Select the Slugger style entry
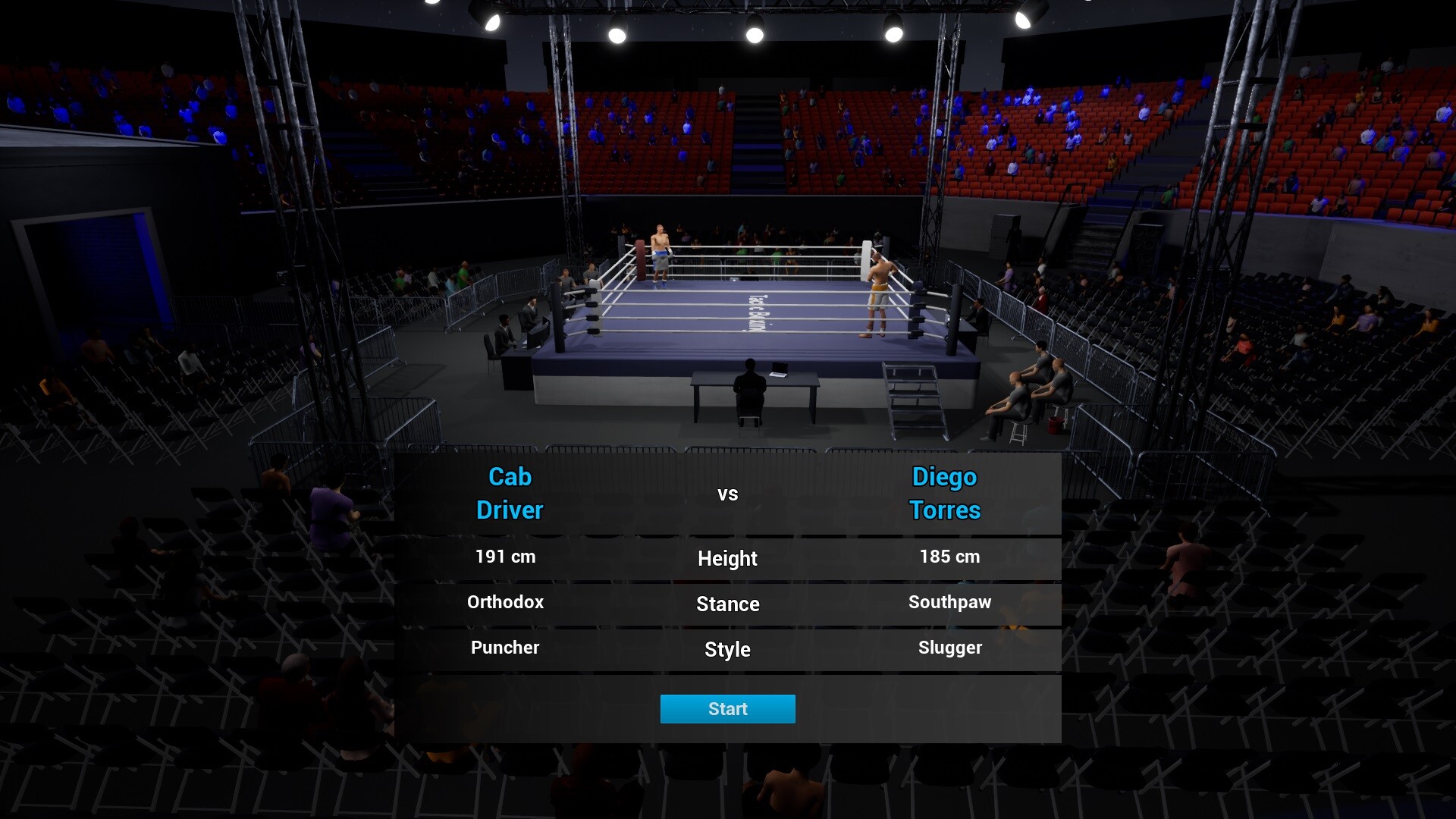This screenshot has height=819, width=1456. (x=950, y=648)
